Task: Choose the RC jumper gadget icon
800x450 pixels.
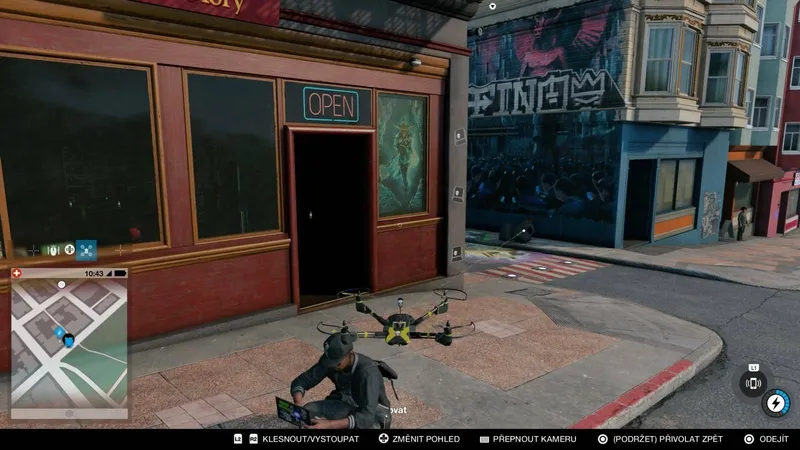Action: [x=53, y=250]
